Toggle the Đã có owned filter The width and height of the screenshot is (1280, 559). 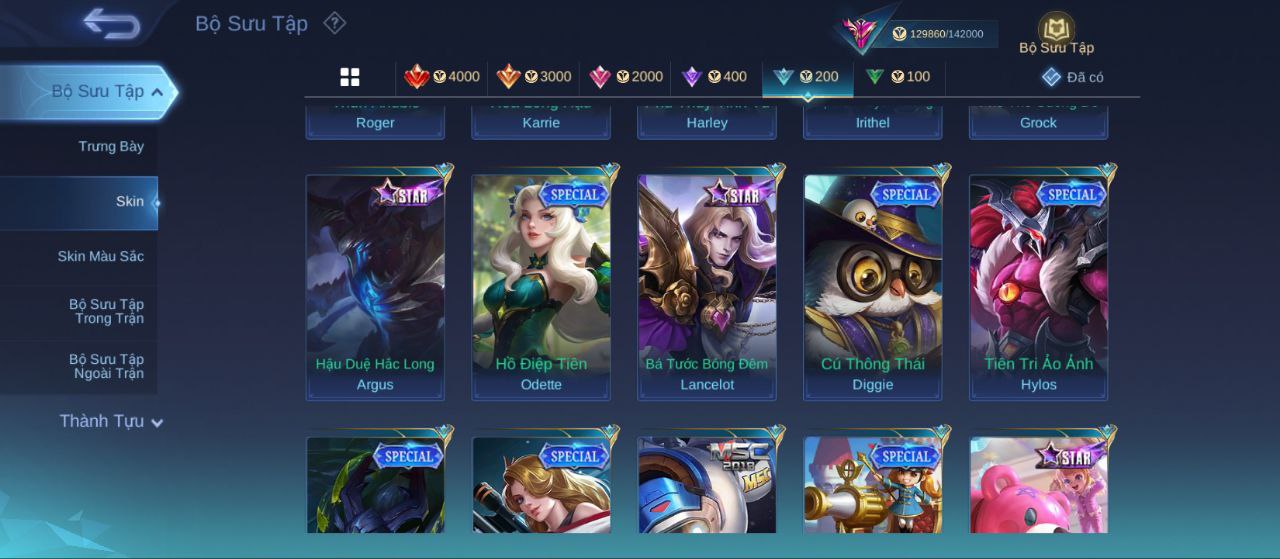(1073, 77)
